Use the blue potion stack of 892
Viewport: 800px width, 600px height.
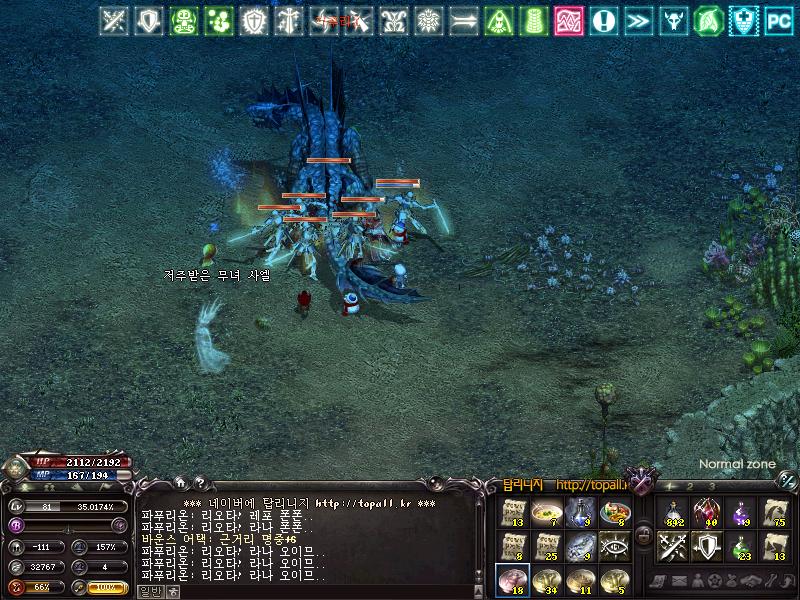pyautogui.click(x=672, y=513)
